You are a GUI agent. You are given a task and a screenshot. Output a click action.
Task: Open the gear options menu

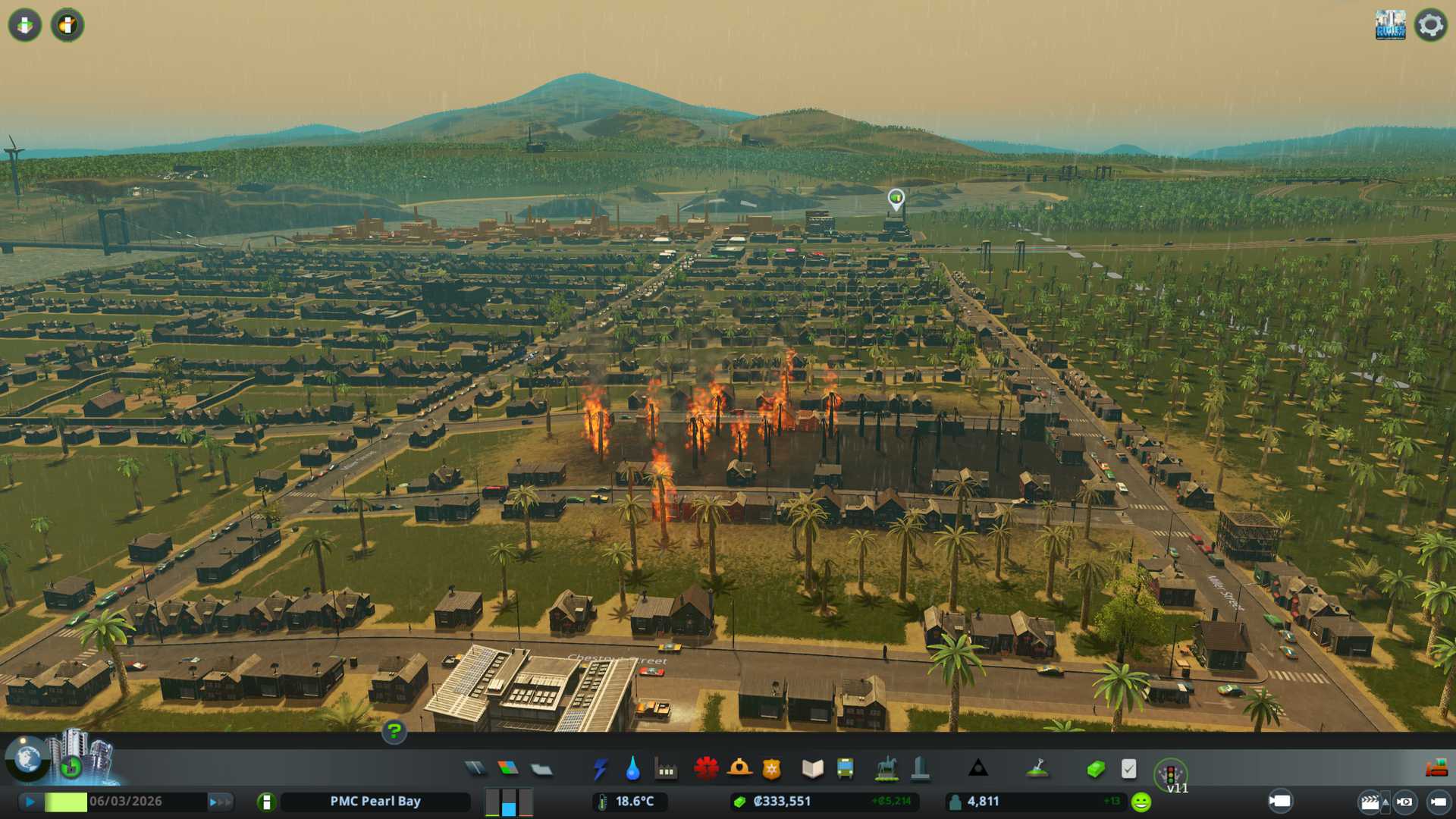[1430, 25]
